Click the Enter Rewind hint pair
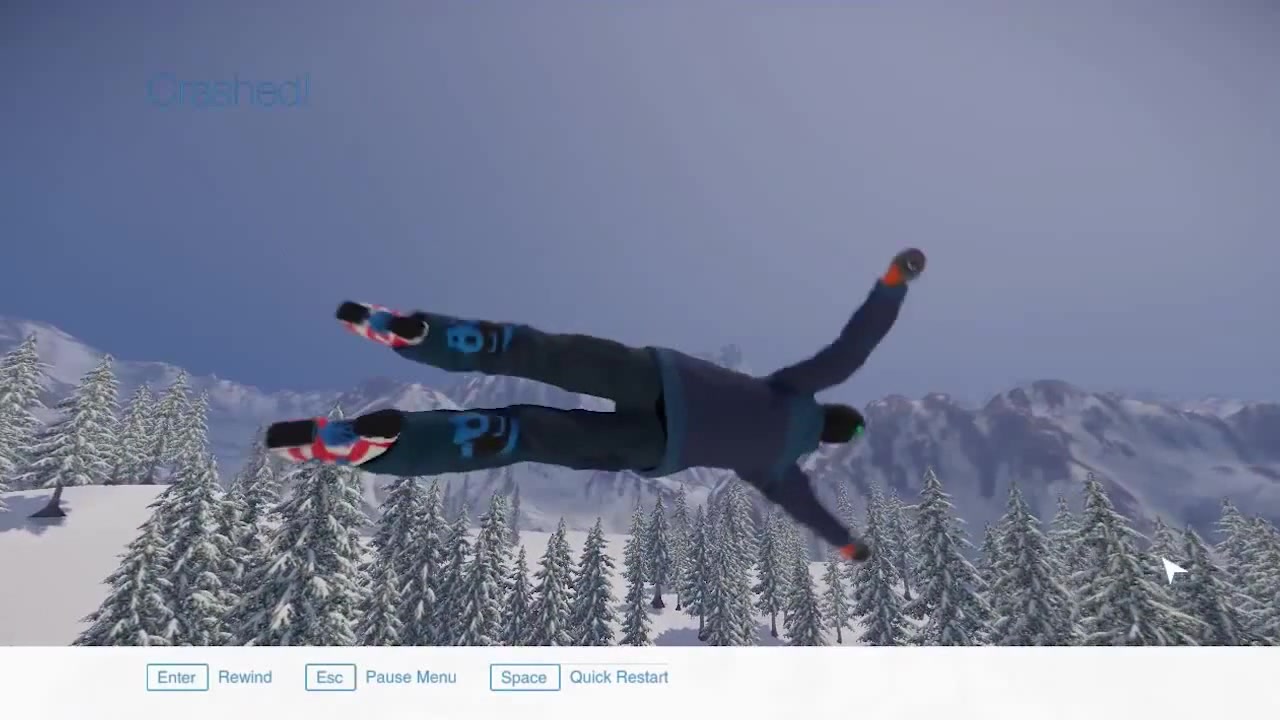The height and width of the screenshot is (720, 1280). click(210, 677)
